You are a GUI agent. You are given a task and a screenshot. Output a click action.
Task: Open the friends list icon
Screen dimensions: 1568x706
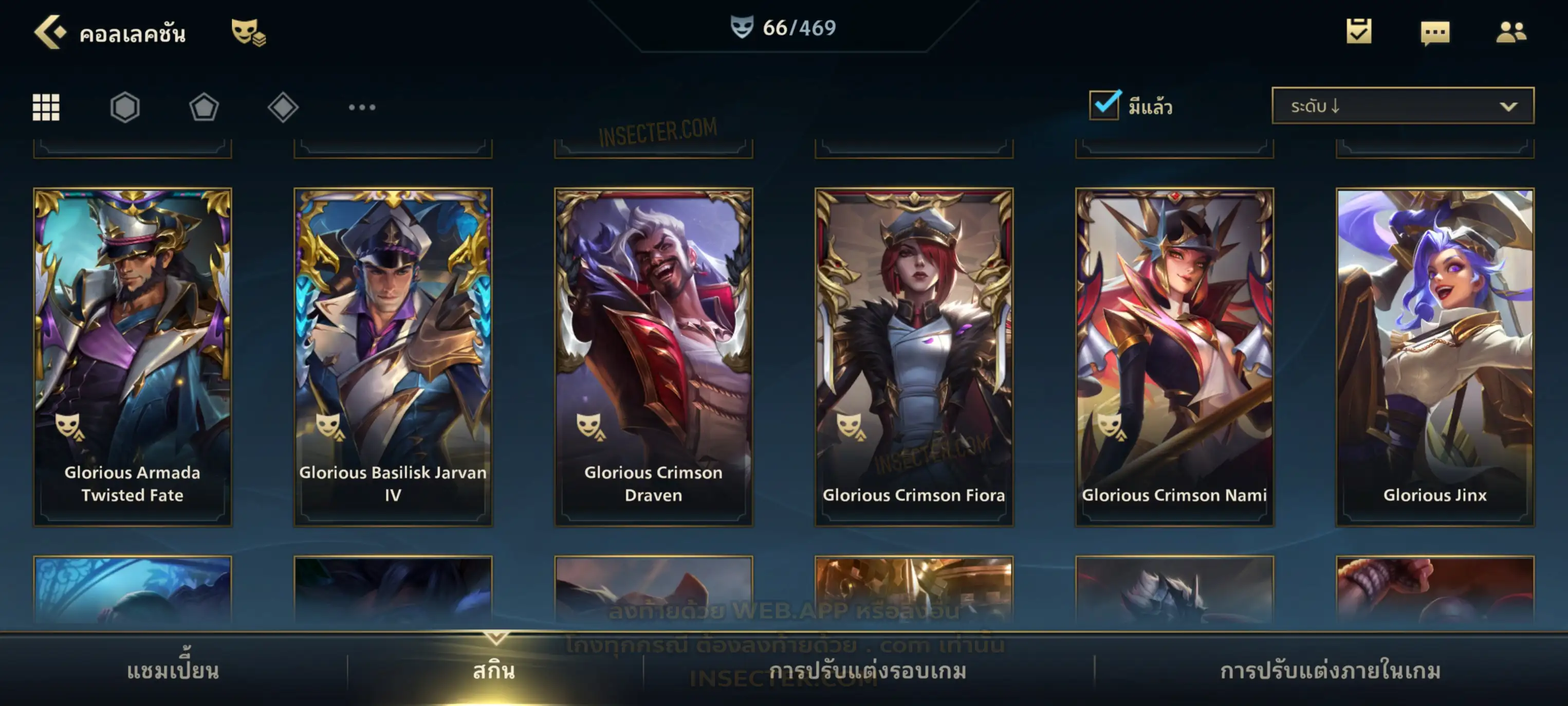coord(1511,32)
